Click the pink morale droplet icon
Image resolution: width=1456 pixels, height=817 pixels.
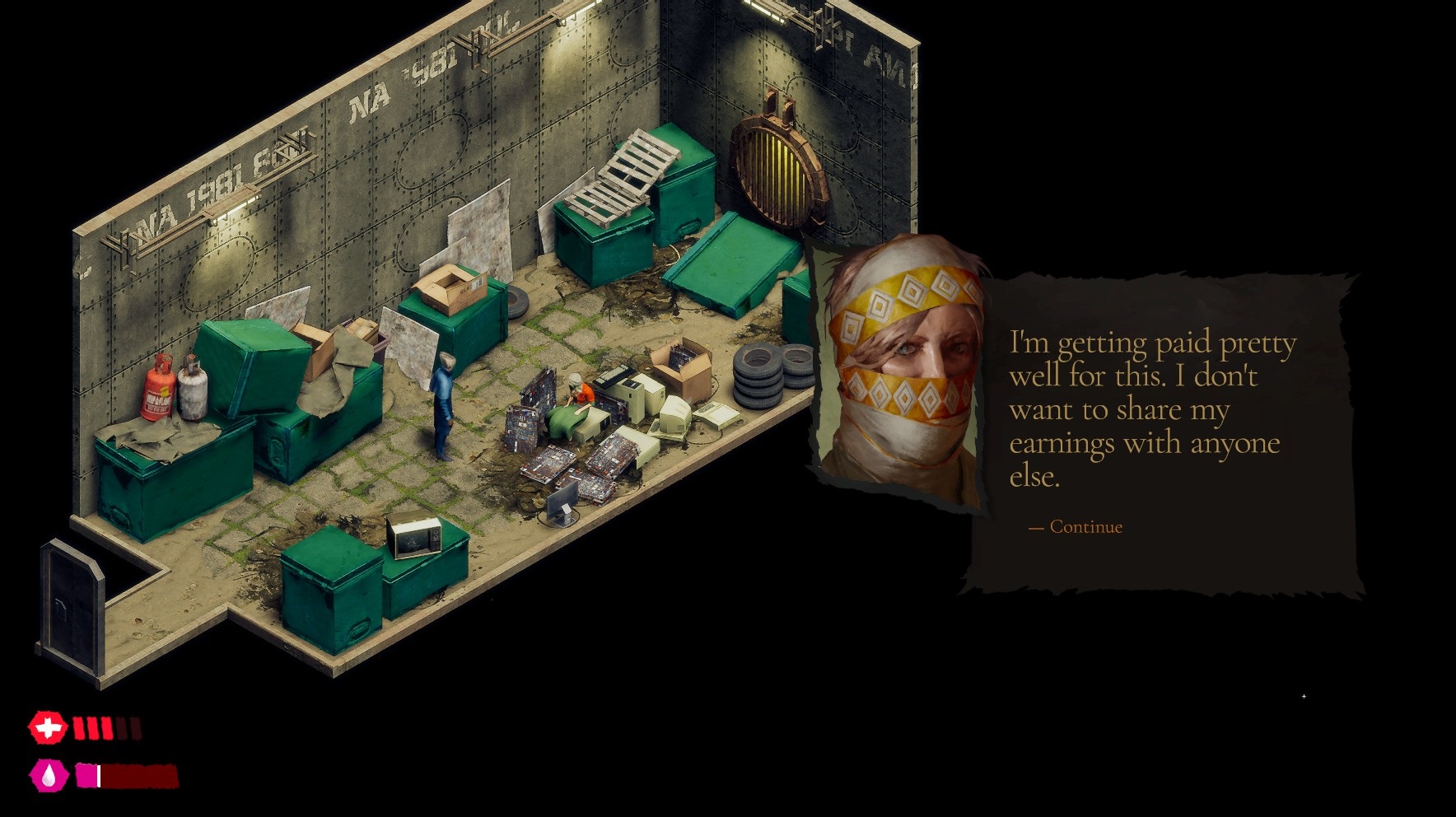click(x=47, y=775)
